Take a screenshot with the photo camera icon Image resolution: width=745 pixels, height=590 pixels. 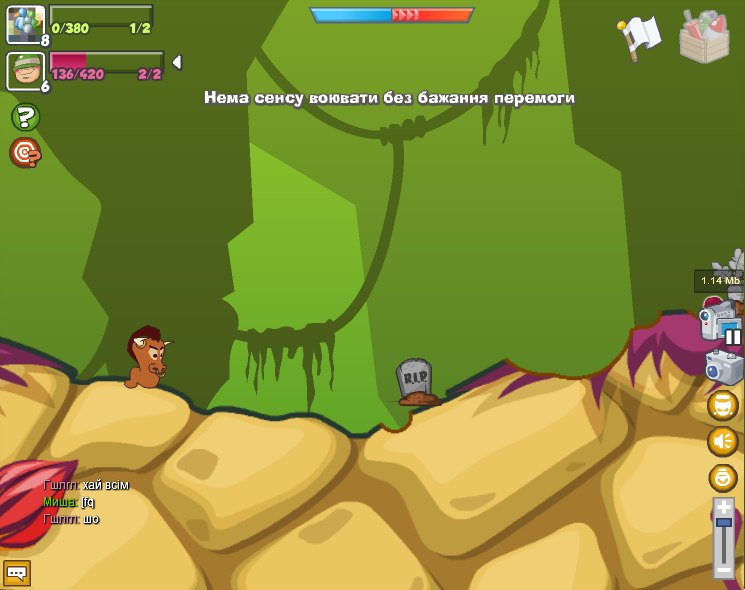(x=723, y=367)
